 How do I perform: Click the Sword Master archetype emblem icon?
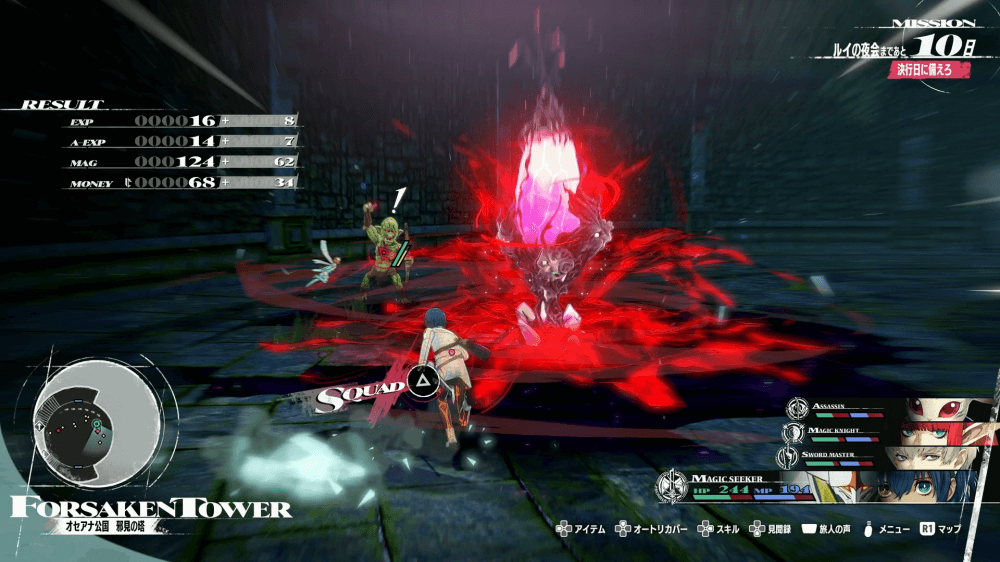coord(790,458)
